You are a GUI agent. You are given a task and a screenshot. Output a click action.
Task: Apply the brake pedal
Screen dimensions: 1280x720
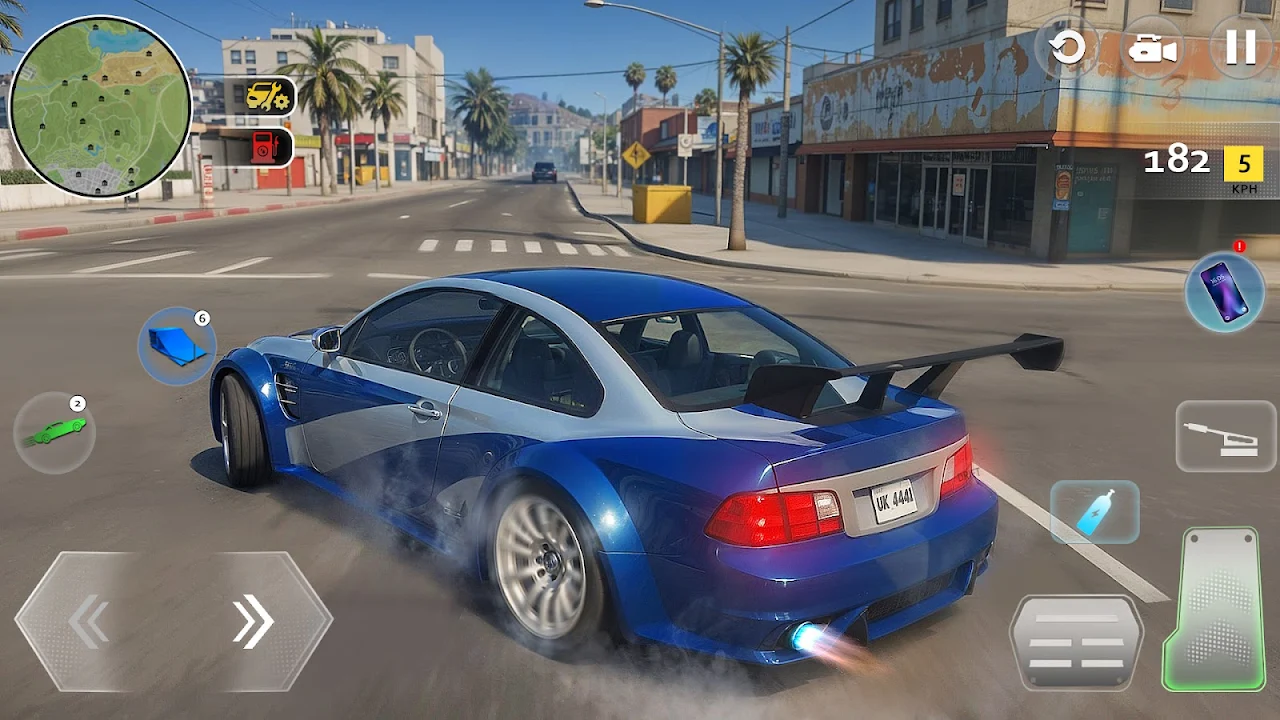coord(1076,641)
